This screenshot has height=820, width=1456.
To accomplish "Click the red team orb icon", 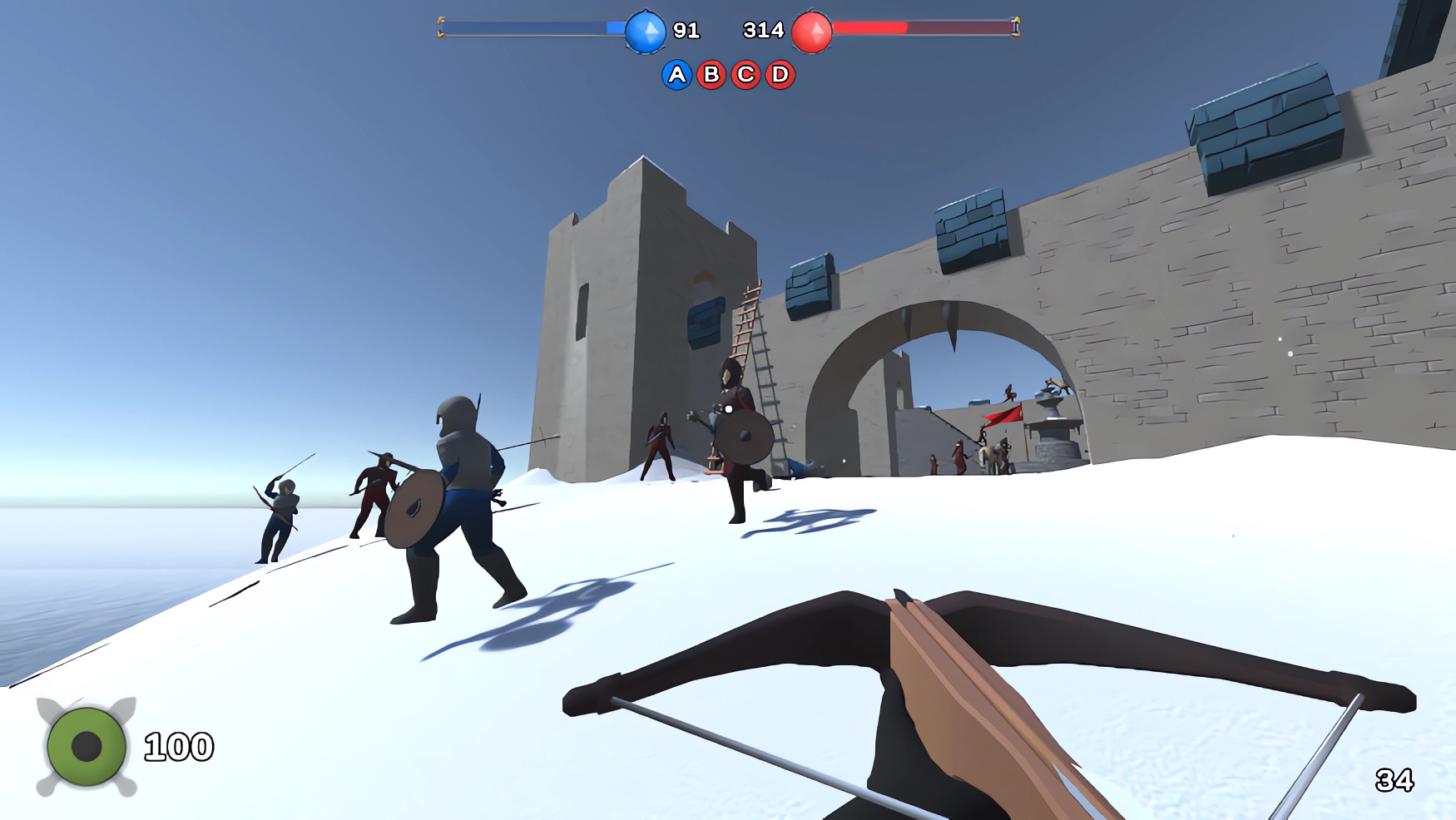I will [x=810, y=30].
